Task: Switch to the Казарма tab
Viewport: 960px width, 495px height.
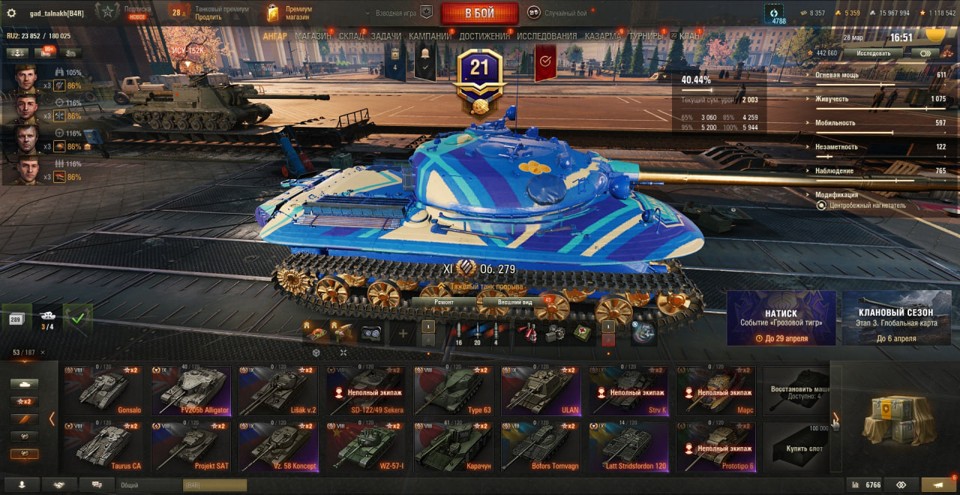Action: tap(604, 36)
